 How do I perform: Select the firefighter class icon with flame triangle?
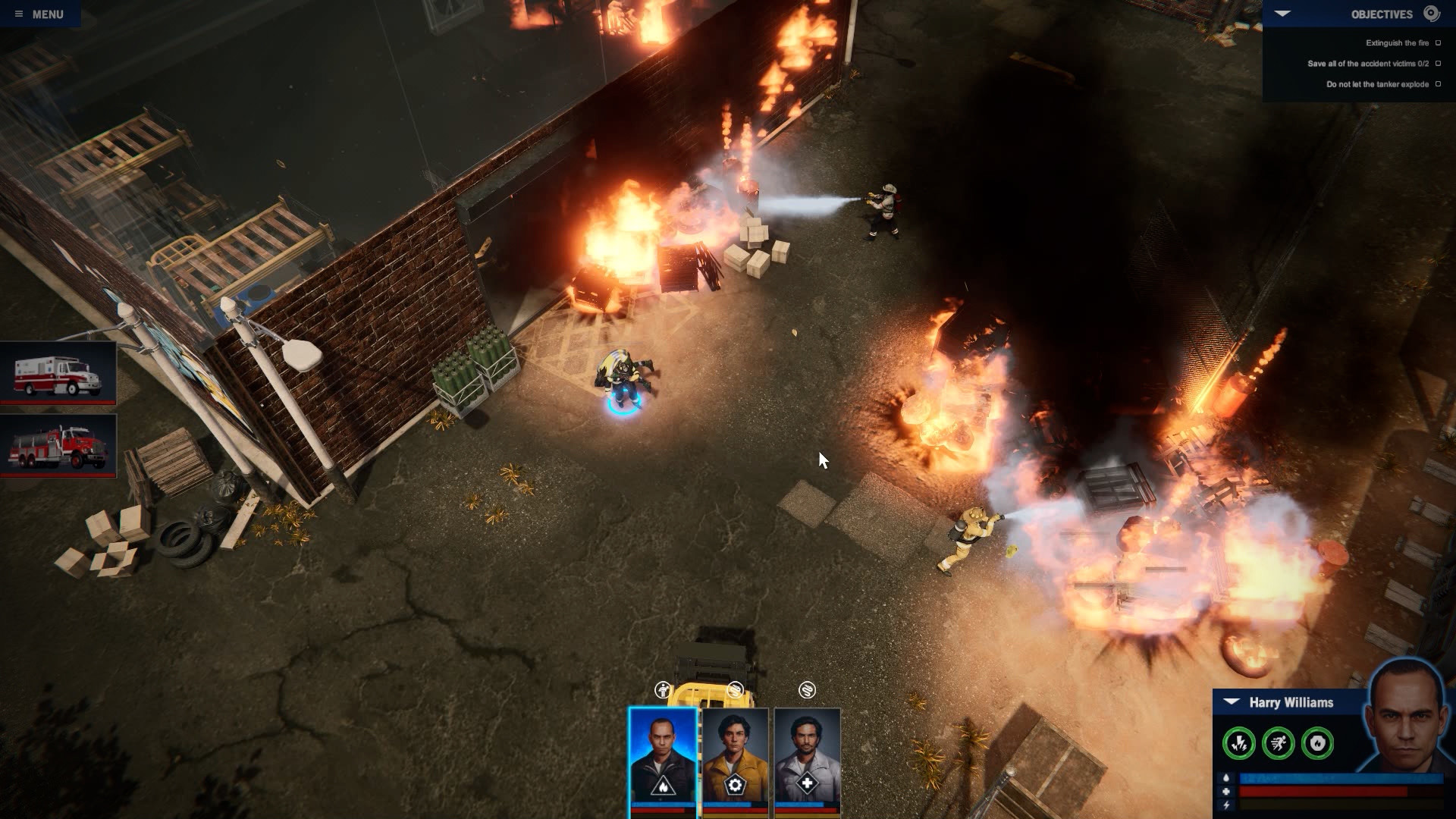662,786
